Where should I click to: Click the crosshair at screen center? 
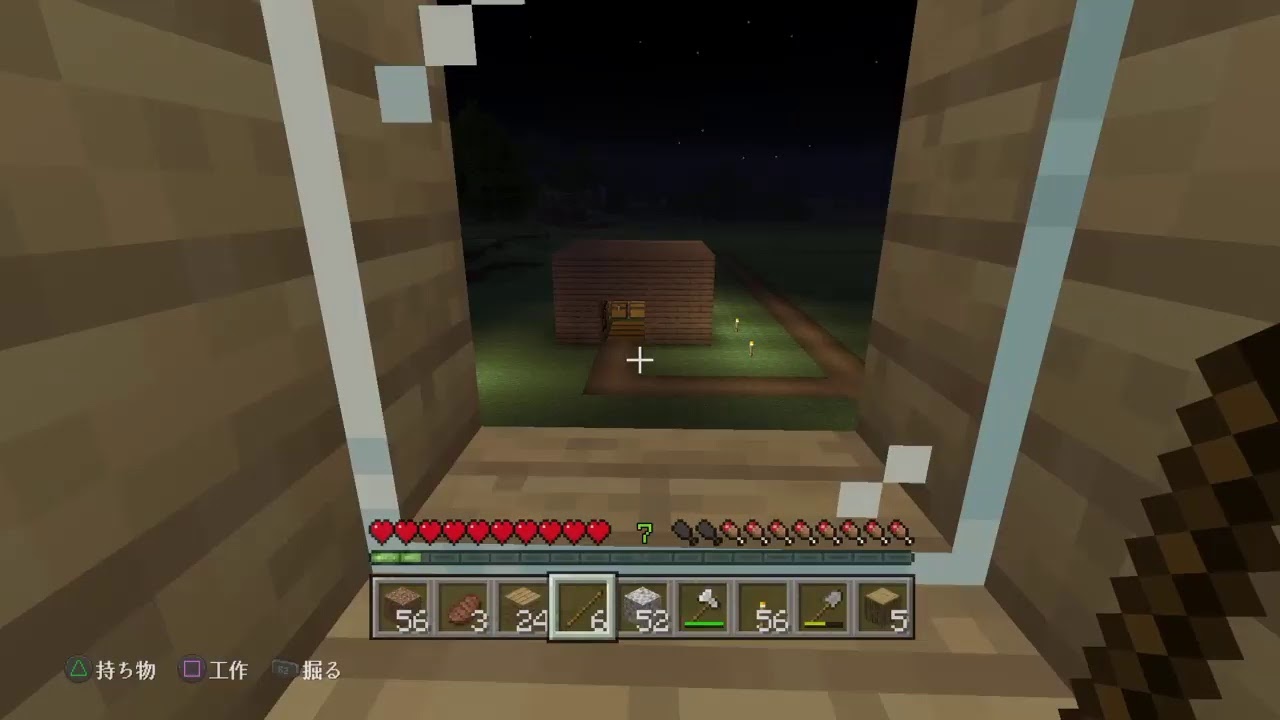[x=640, y=360]
